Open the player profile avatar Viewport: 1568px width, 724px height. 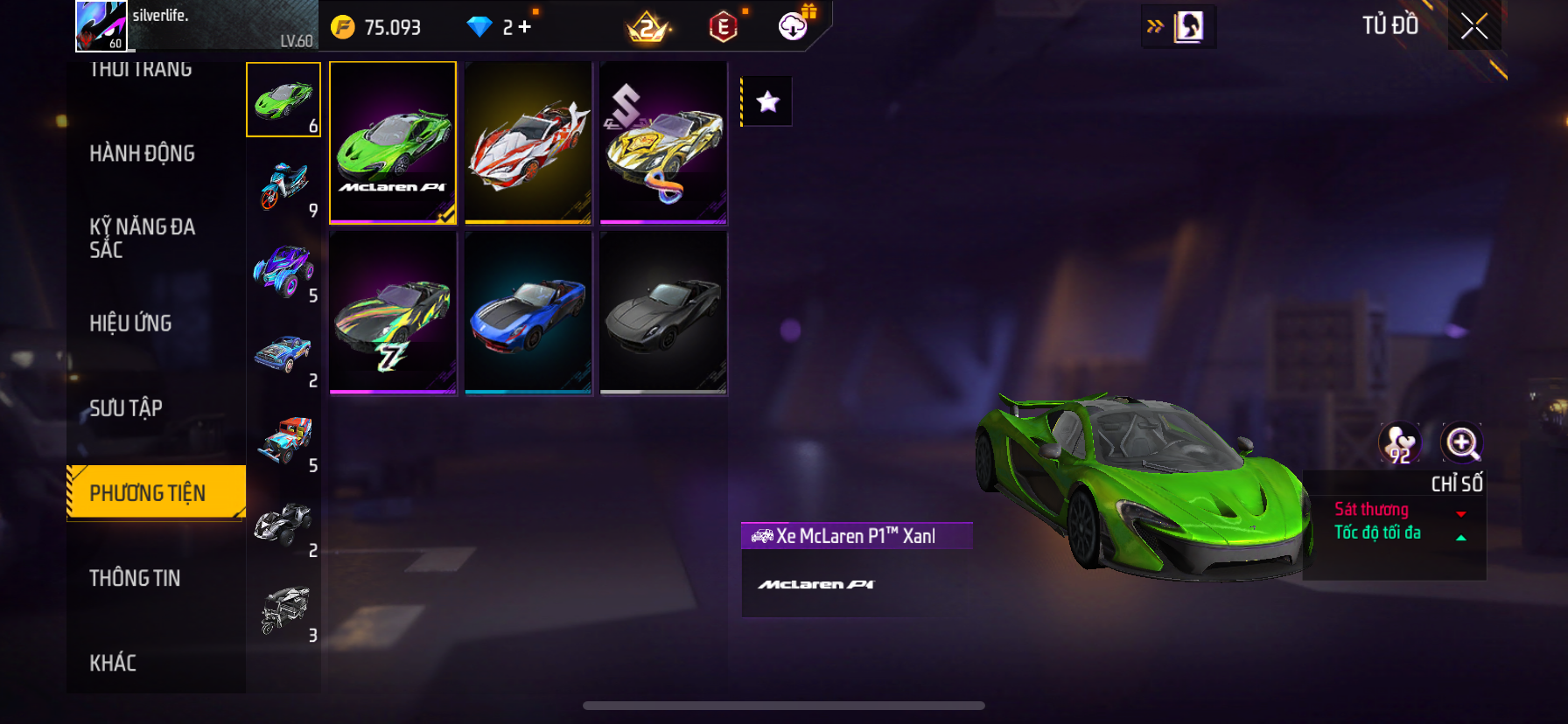pos(101,25)
